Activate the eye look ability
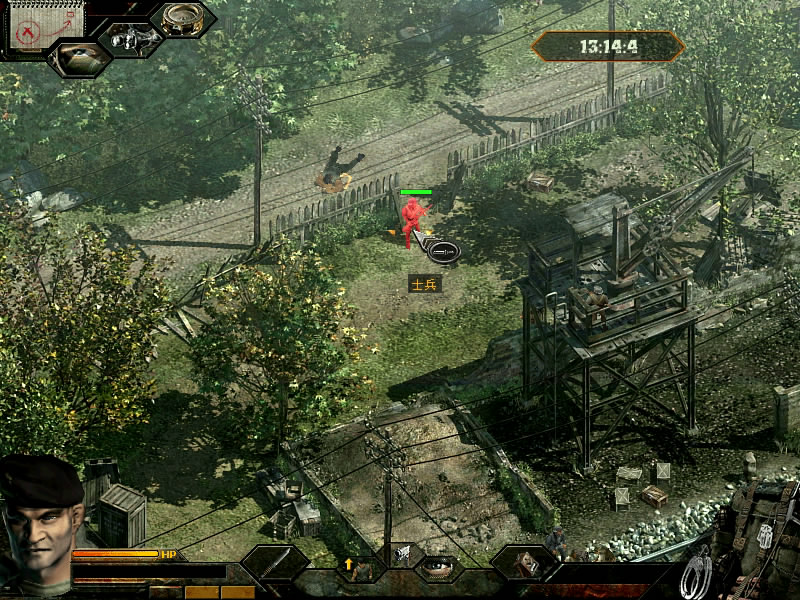Screen dimensions: 800x600 pyautogui.click(x=437, y=566)
